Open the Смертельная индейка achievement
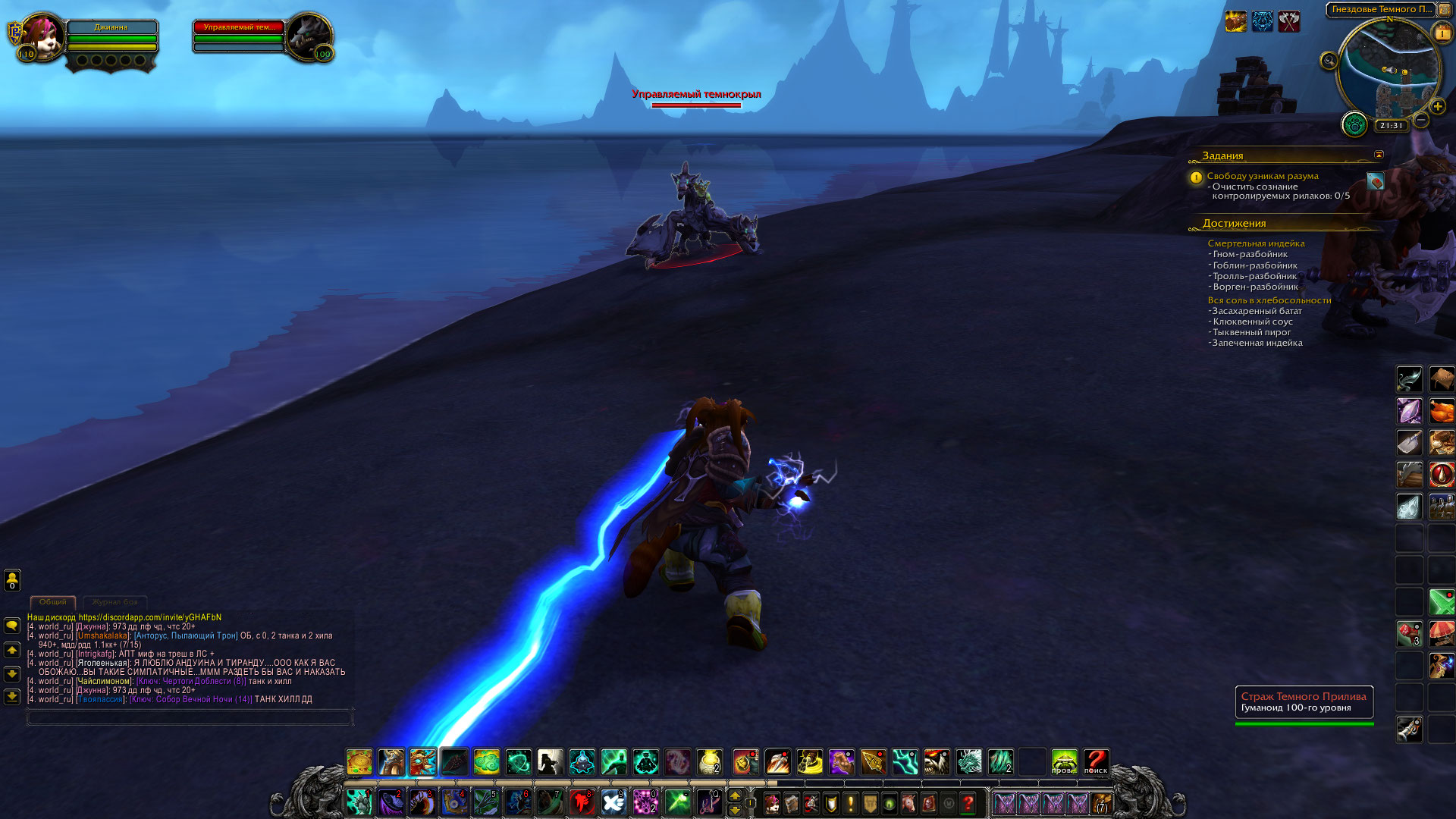The height and width of the screenshot is (819, 1456). 1256,243
